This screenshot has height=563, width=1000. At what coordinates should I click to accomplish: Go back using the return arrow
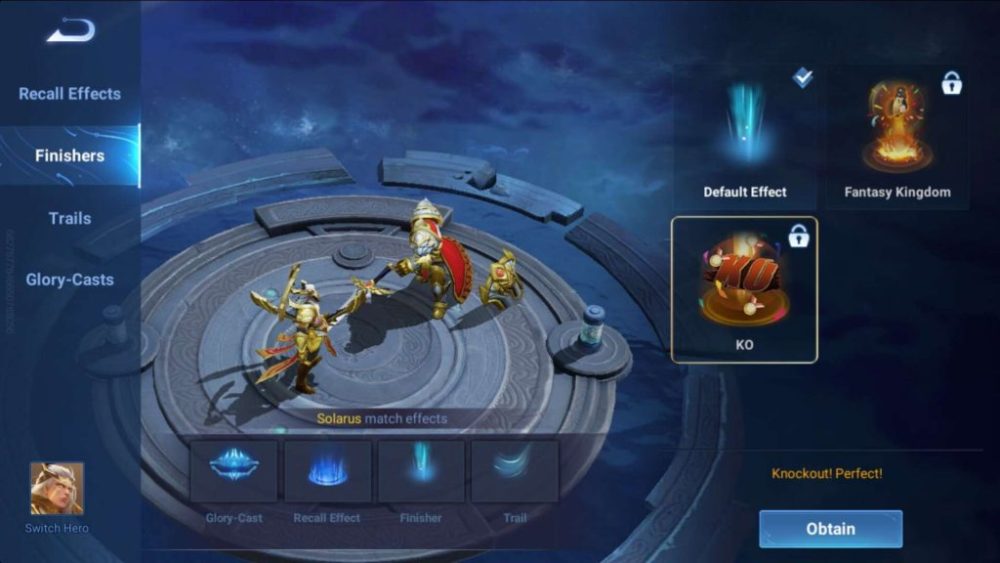click(x=70, y=31)
